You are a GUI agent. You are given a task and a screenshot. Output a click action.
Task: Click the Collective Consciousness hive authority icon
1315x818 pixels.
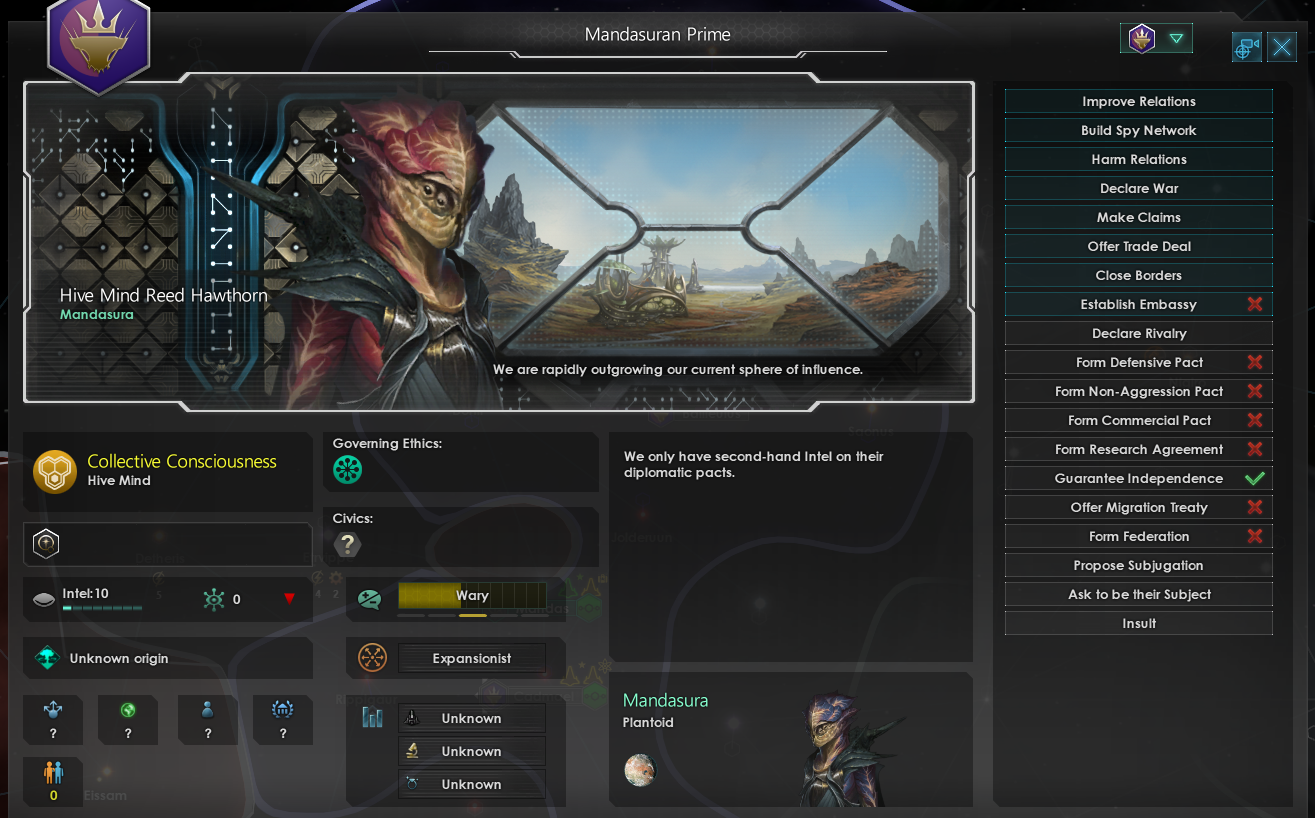[55, 471]
